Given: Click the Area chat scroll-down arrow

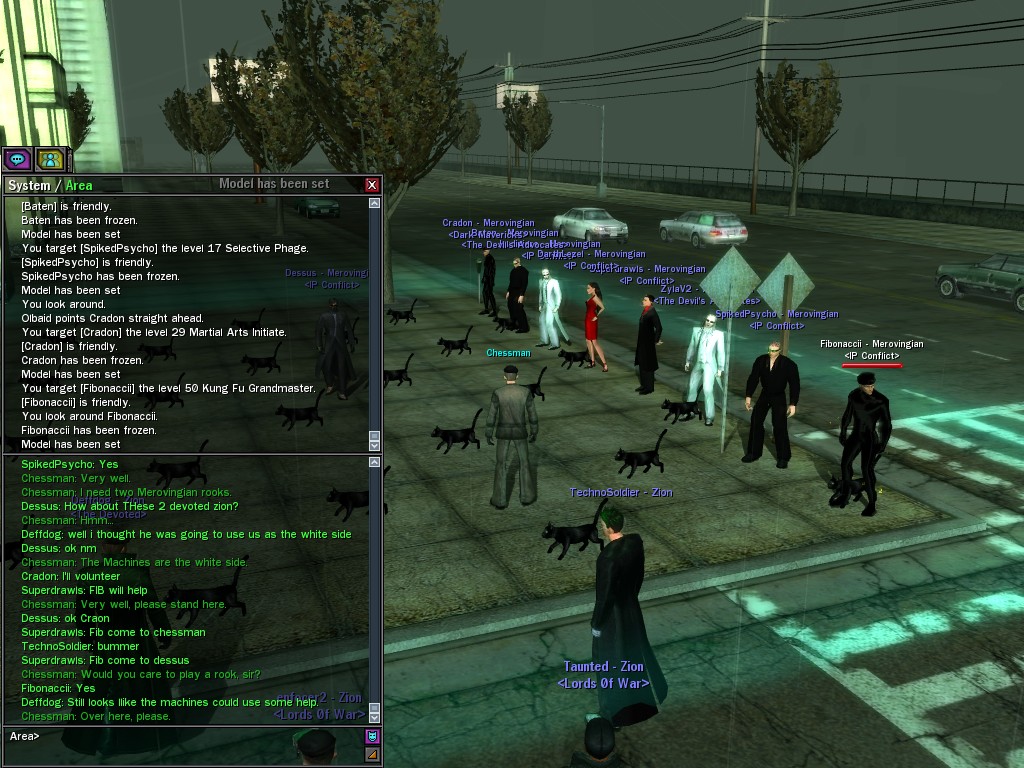Looking at the screenshot, I should click(x=375, y=716).
